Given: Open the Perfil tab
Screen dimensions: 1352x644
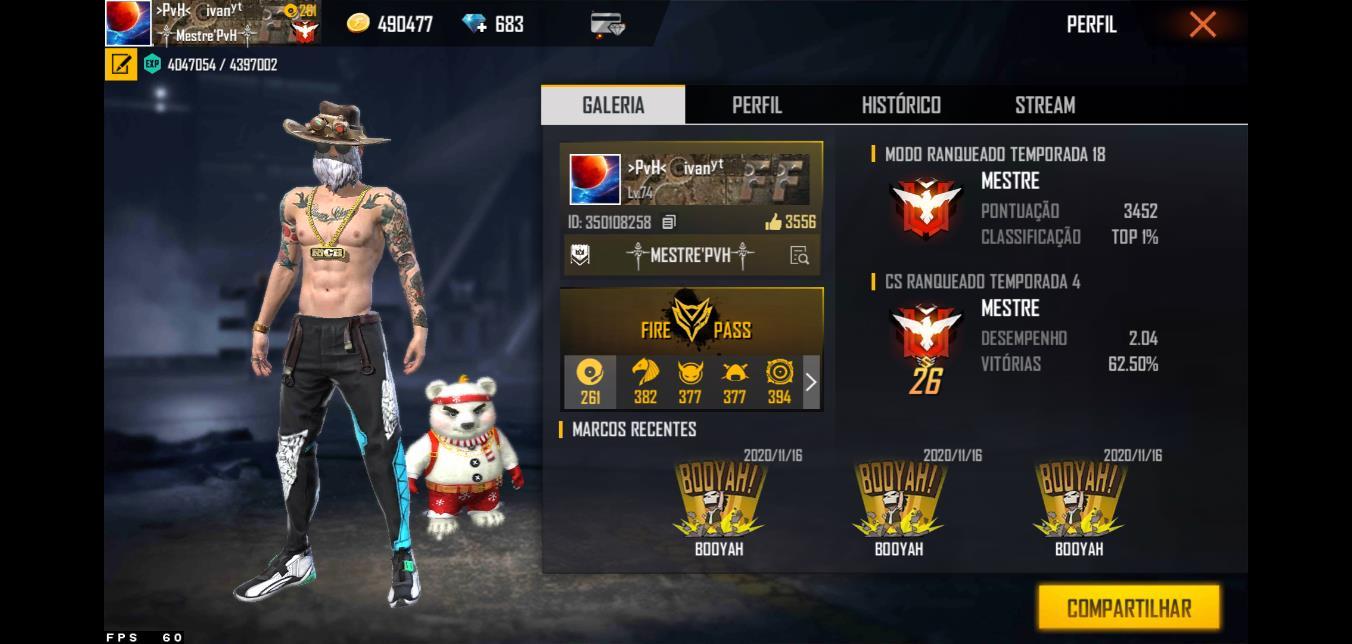Looking at the screenshot, I should [757, 105].
